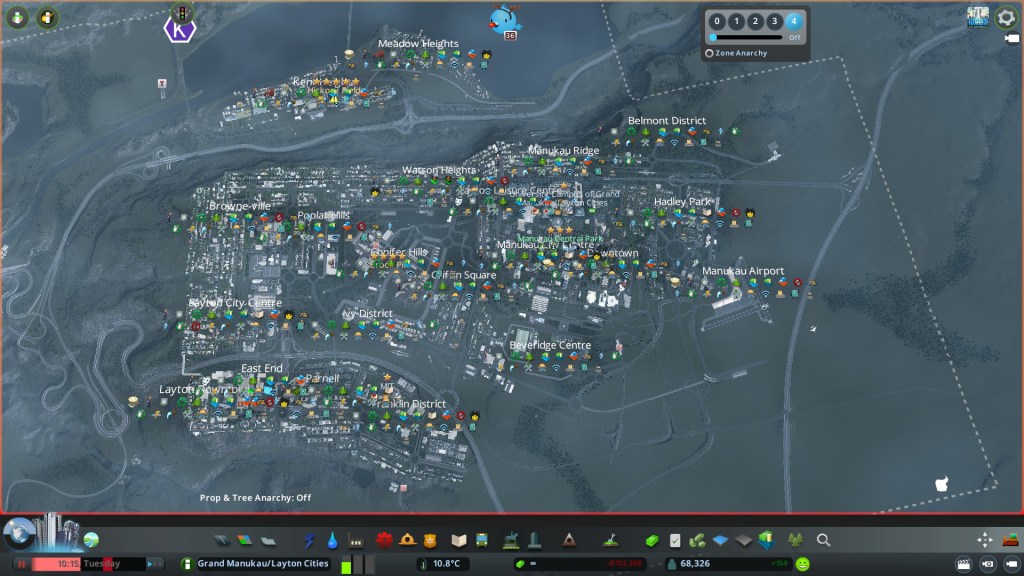Open the Chirper blue bird feed

pyautogui.click(x=505, y=19)
